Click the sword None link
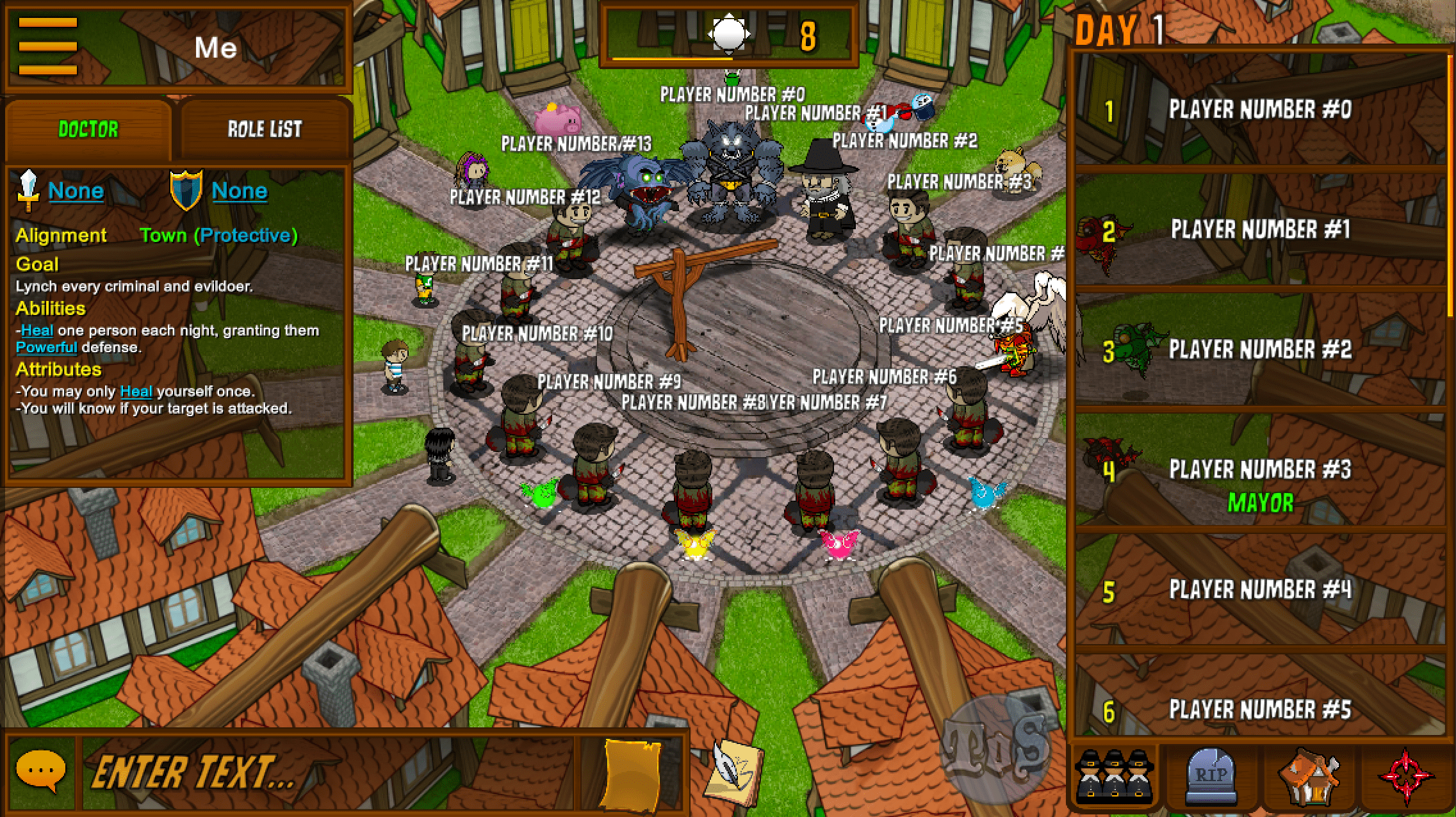Screen dimensions: 1456x817 tap(76, 190)
